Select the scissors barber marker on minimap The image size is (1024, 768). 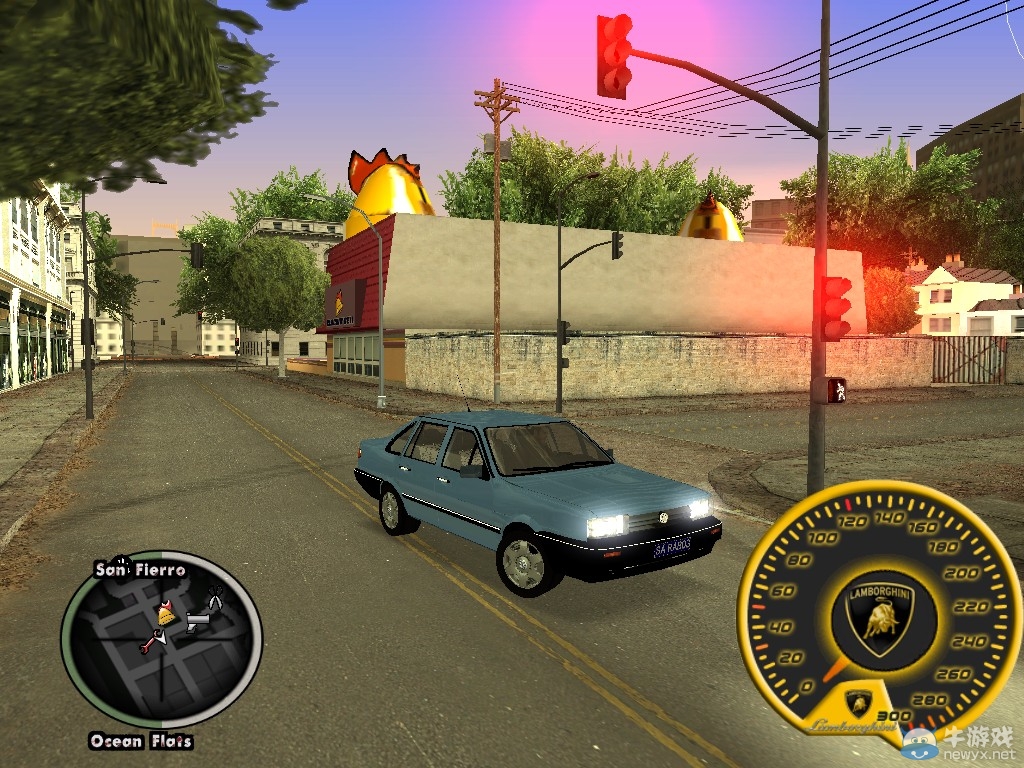(214, 599)
